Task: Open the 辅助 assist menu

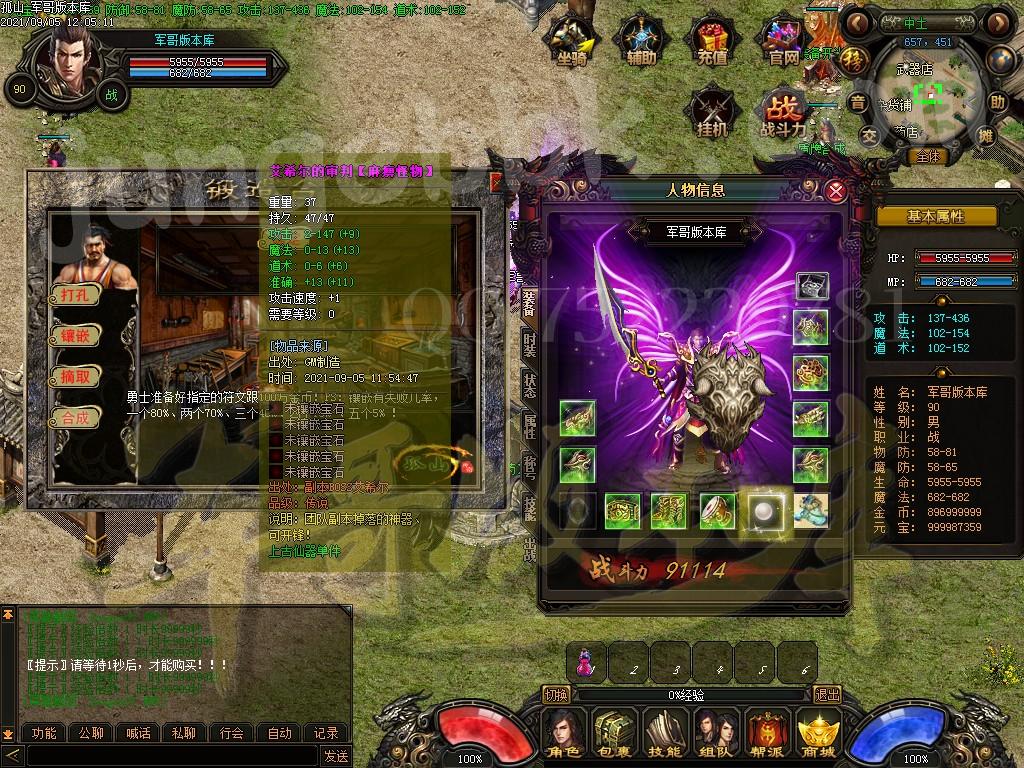Action: tap(641, 42)
